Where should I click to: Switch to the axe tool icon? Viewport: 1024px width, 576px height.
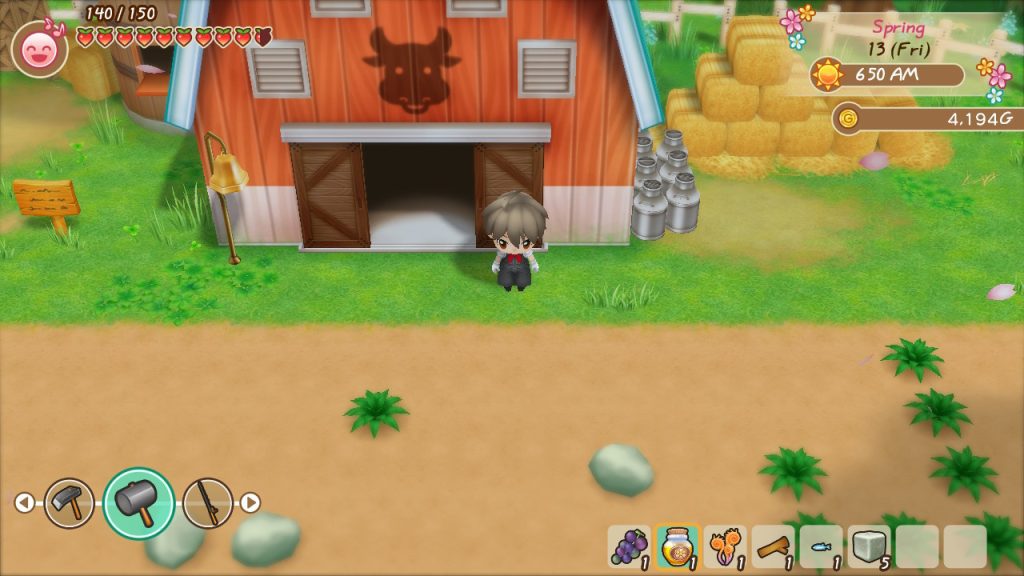pyautogui.click(x=69, y=503)
